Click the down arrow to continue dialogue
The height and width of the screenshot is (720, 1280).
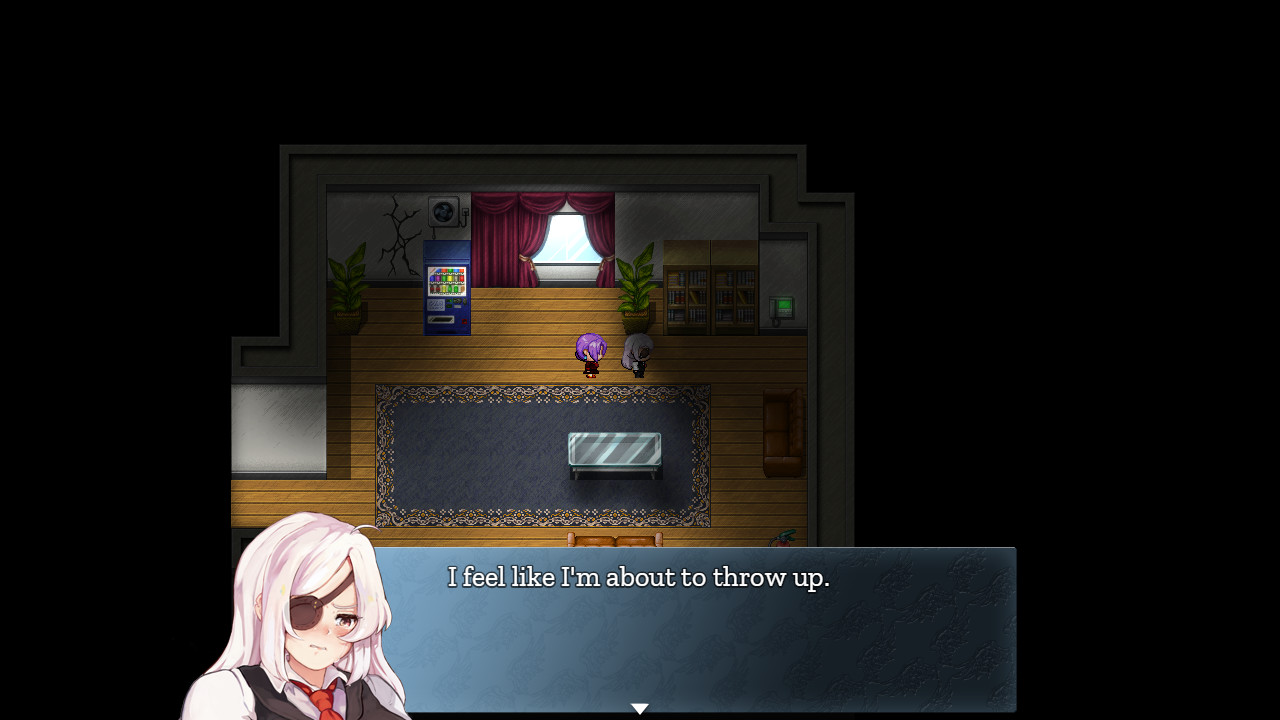(x=639, y=707)
